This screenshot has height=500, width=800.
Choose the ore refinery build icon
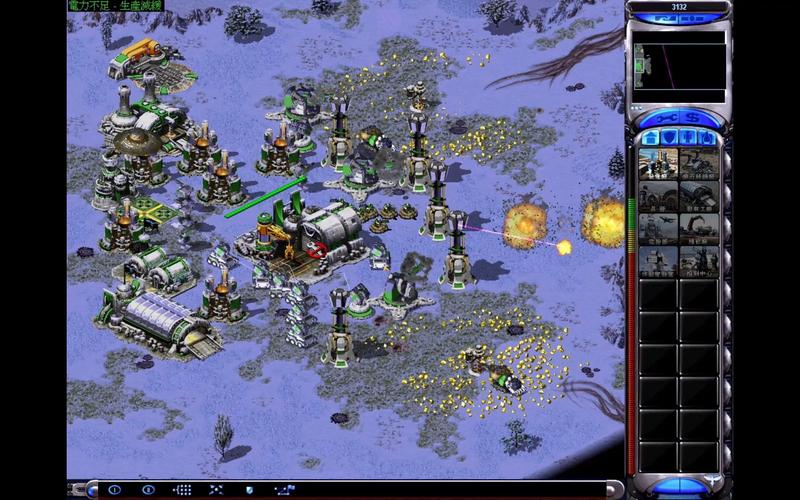(698, 163)
